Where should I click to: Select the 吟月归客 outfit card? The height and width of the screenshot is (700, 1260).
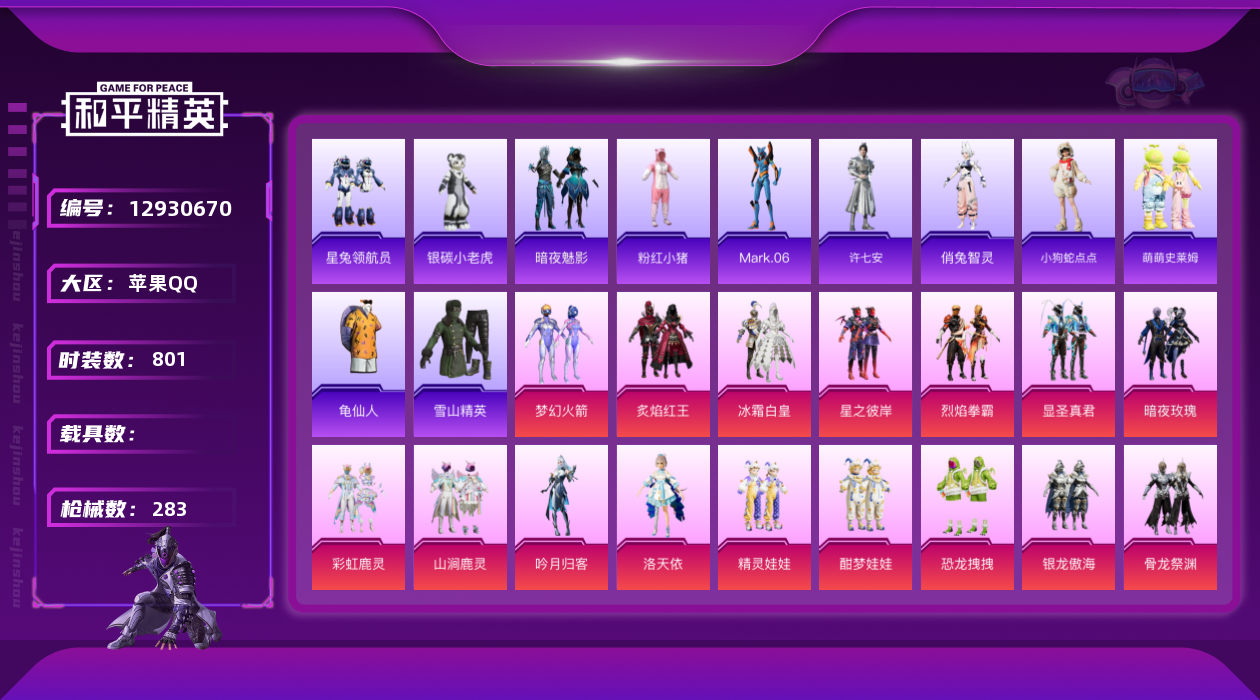561,517
